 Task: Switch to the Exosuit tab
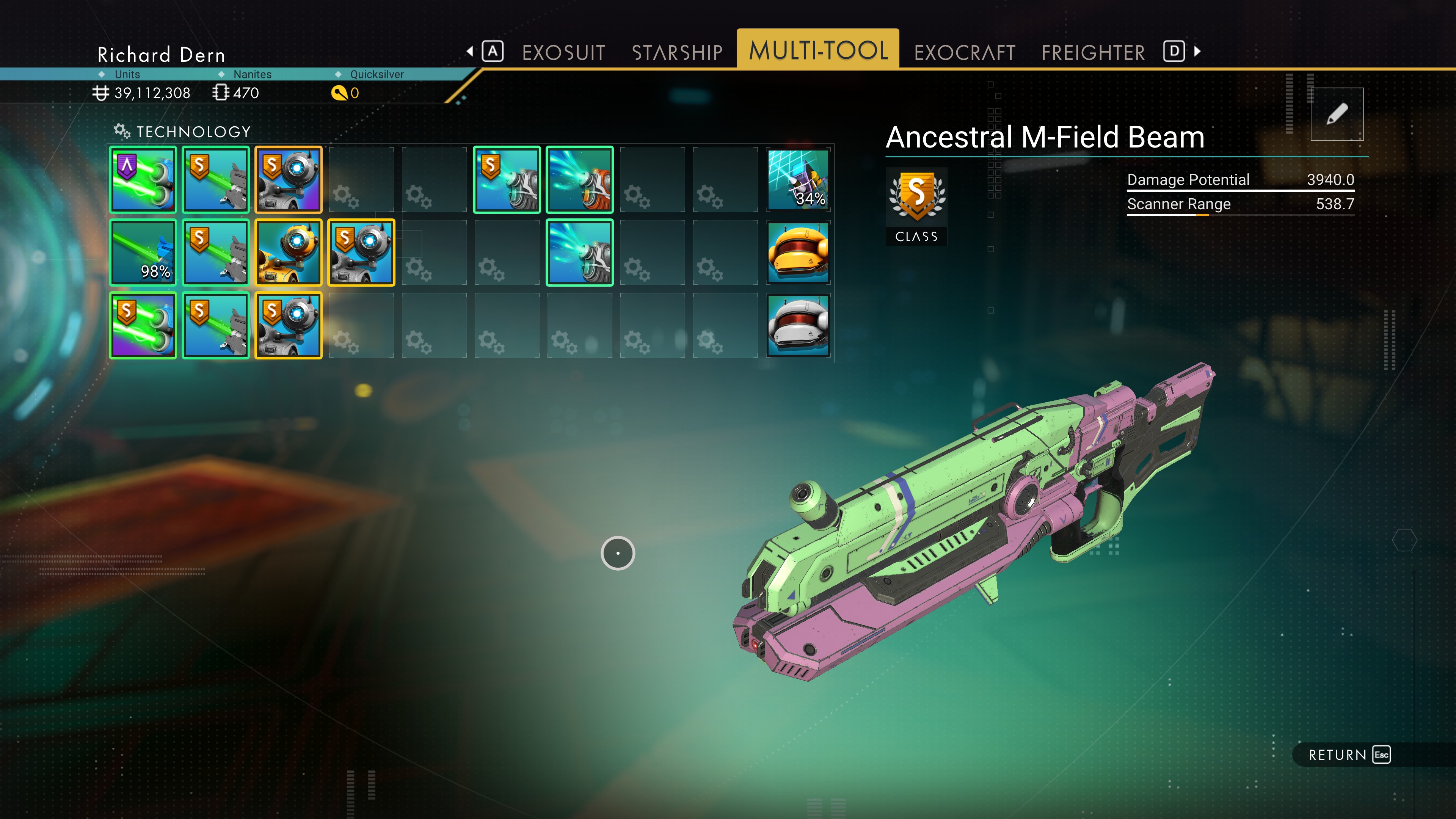click(x=563, y=53)
